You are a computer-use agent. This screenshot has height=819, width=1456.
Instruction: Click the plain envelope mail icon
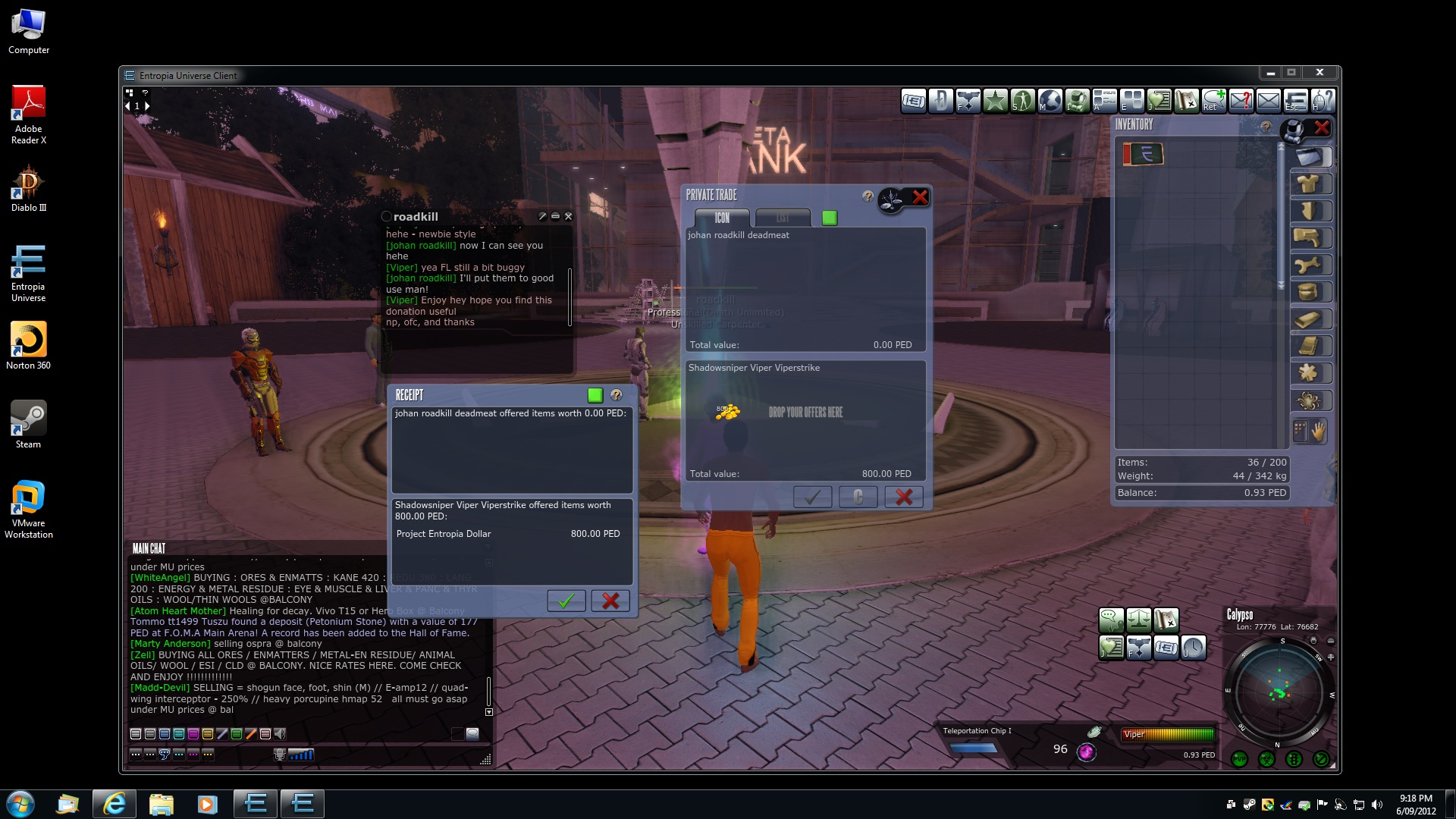pos(1269,100)
